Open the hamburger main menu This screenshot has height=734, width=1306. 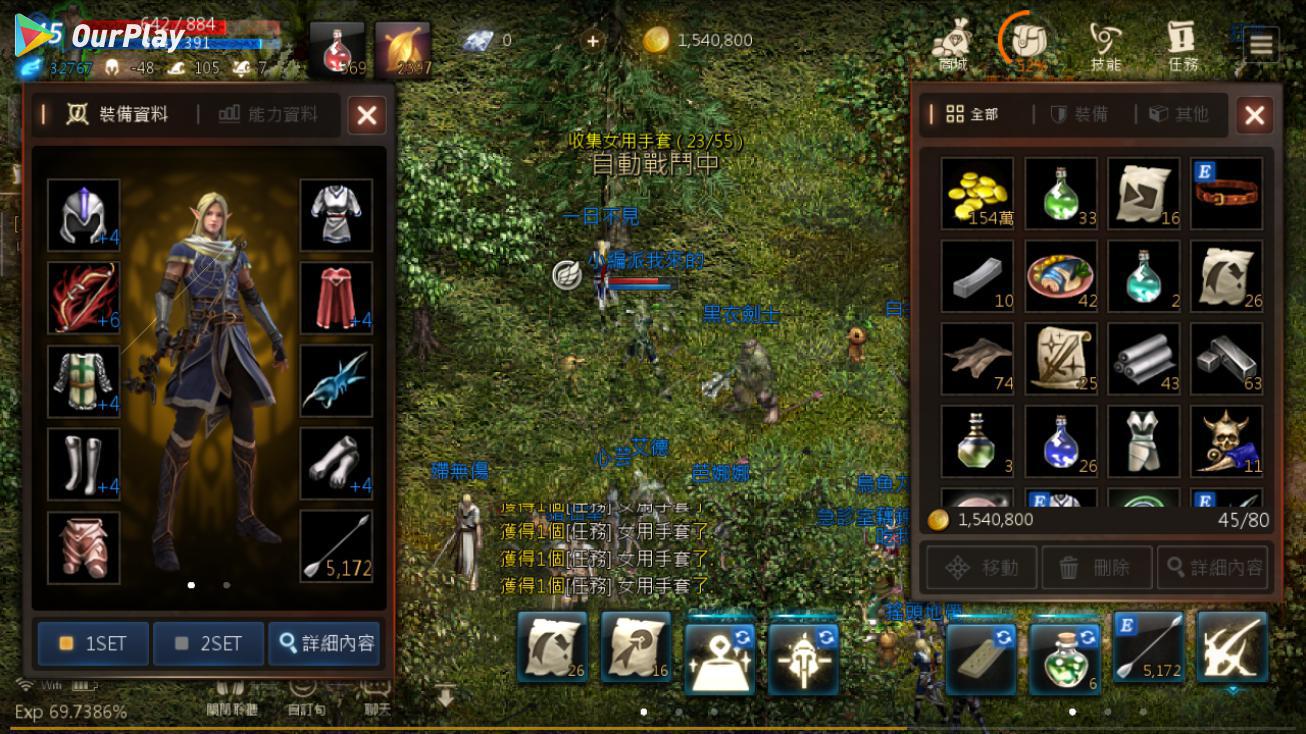(x=1261, y=44)
